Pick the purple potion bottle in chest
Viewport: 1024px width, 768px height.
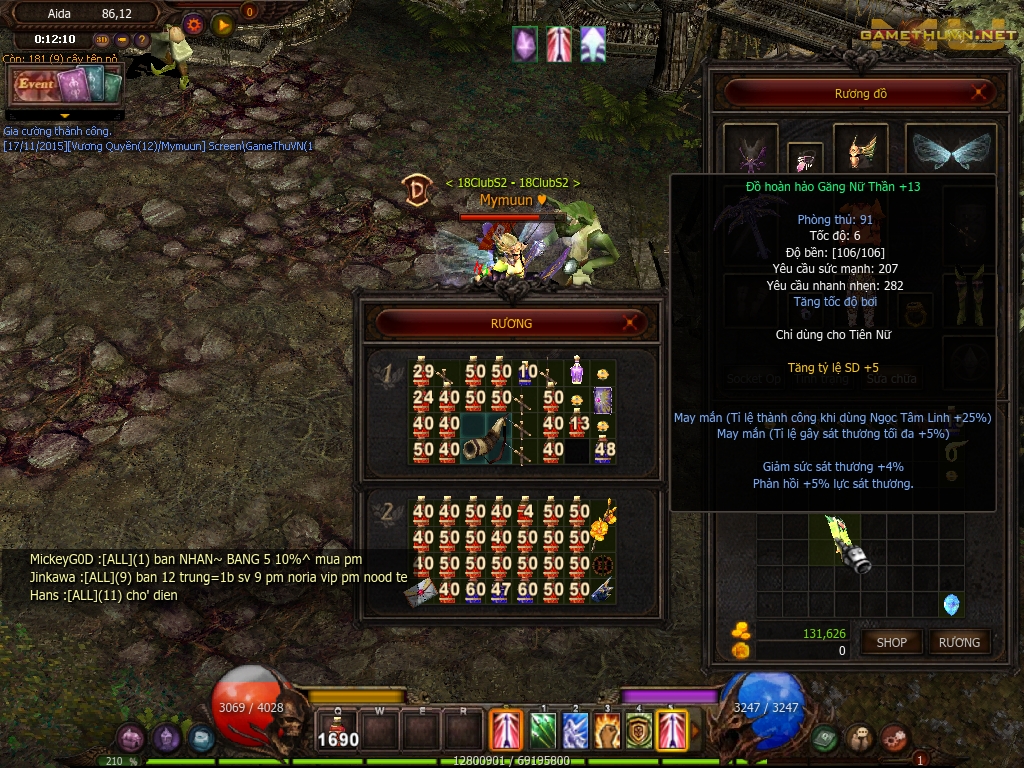click(x=577, y=372)
